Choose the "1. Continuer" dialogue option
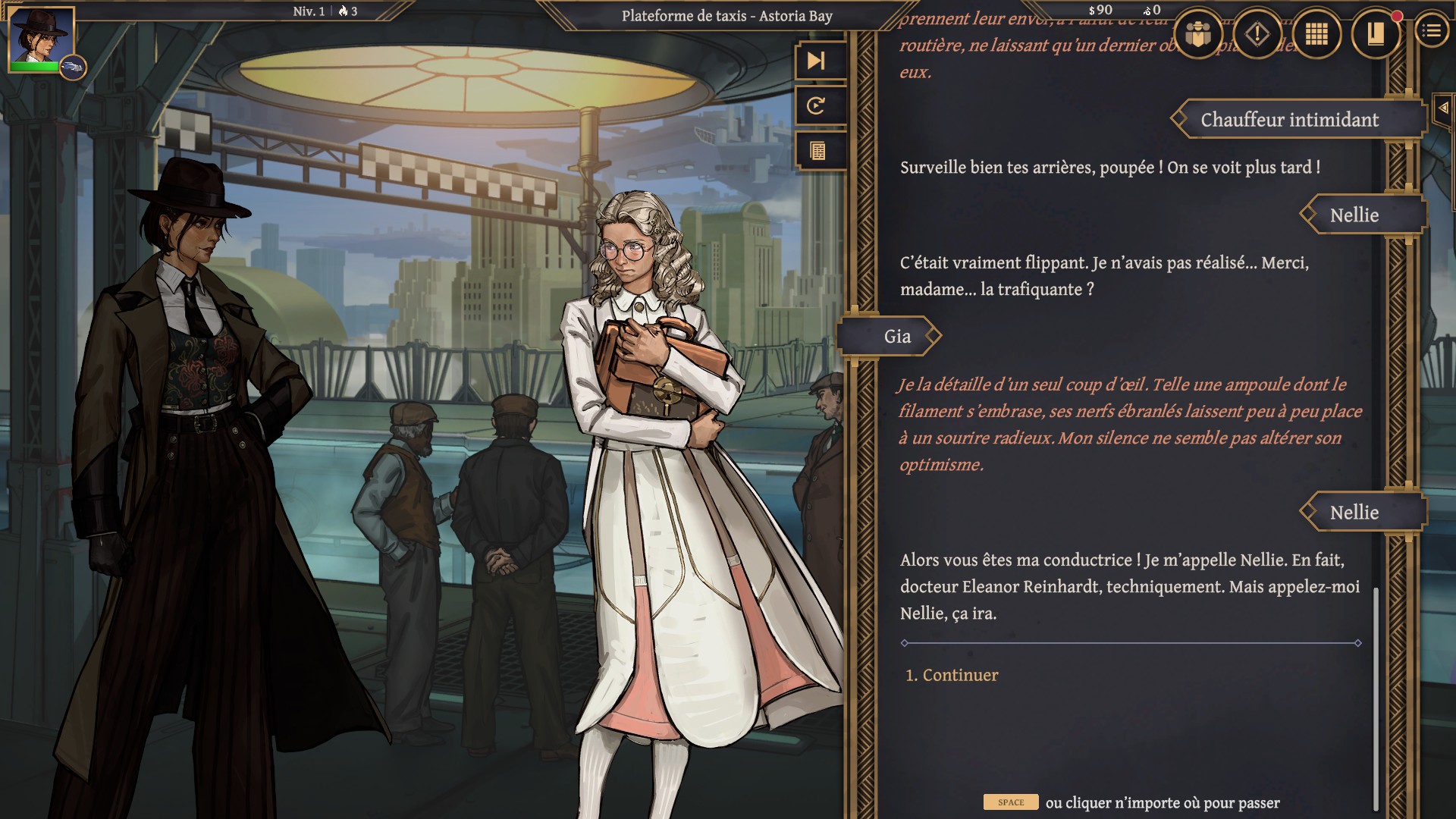 (952, 675)
